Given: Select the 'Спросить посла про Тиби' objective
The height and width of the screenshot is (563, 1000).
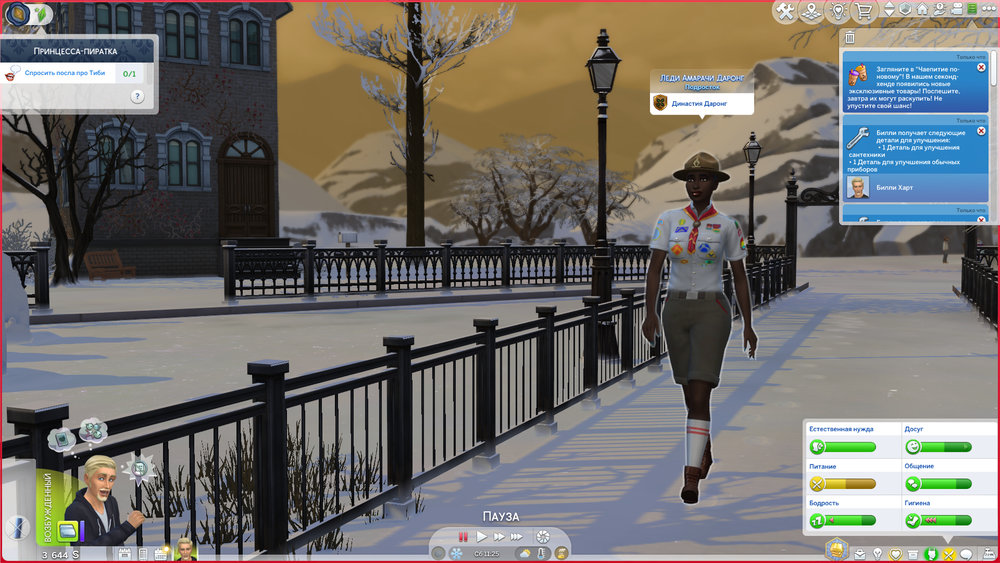Looking at the screenshot, I should [x=65, y=73].
